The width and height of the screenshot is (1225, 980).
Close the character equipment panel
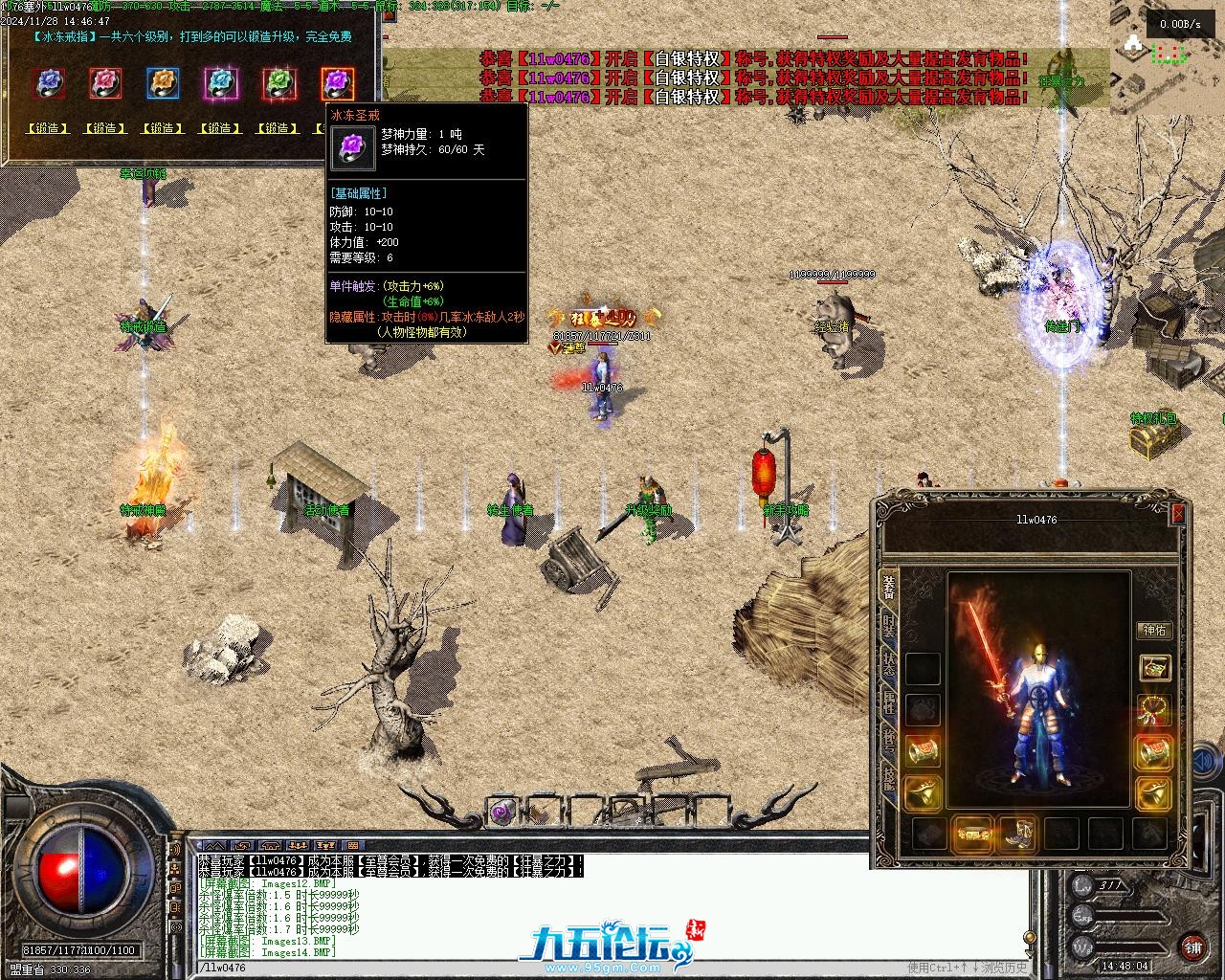[x=1178, y=514]
